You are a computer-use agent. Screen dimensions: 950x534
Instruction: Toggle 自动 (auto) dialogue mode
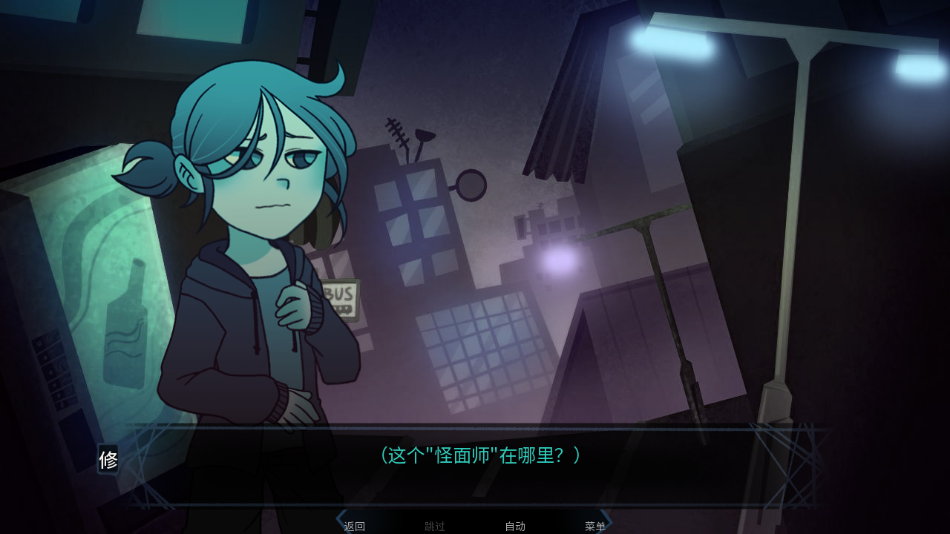click(x=515, y=526)
